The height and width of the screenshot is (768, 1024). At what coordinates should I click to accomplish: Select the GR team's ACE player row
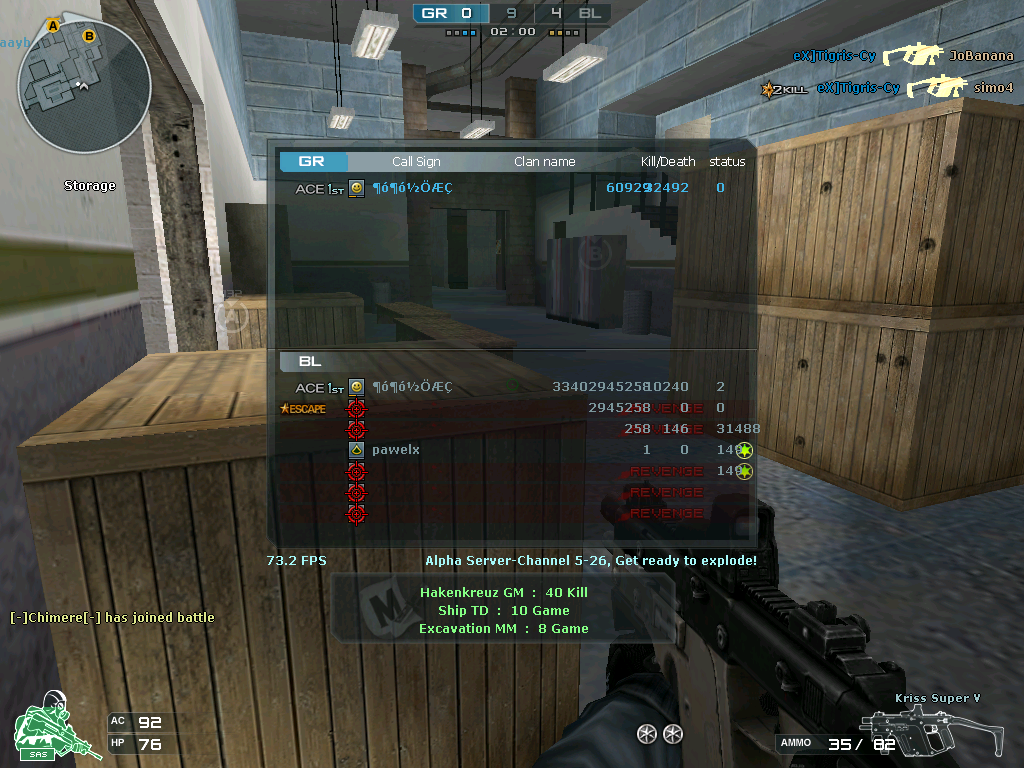click(x=510, y=188)
